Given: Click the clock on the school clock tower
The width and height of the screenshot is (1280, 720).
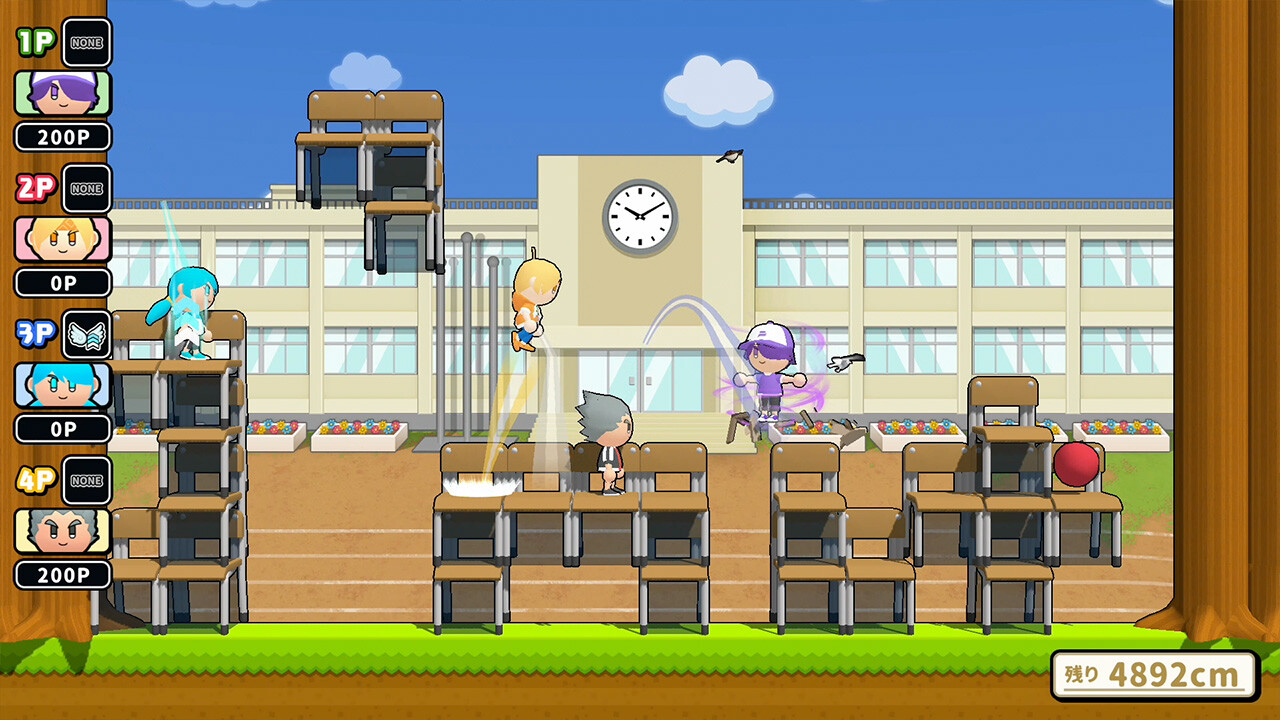Looking at the screenshot, I should [640, 219].
